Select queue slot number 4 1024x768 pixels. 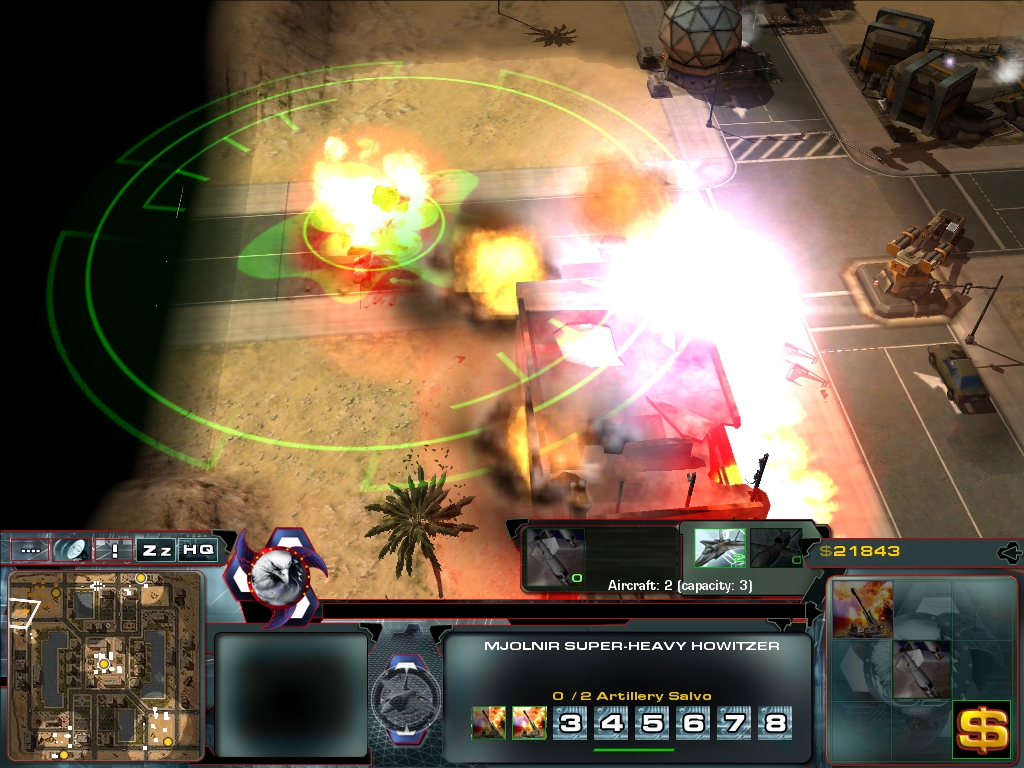point(611,722)
